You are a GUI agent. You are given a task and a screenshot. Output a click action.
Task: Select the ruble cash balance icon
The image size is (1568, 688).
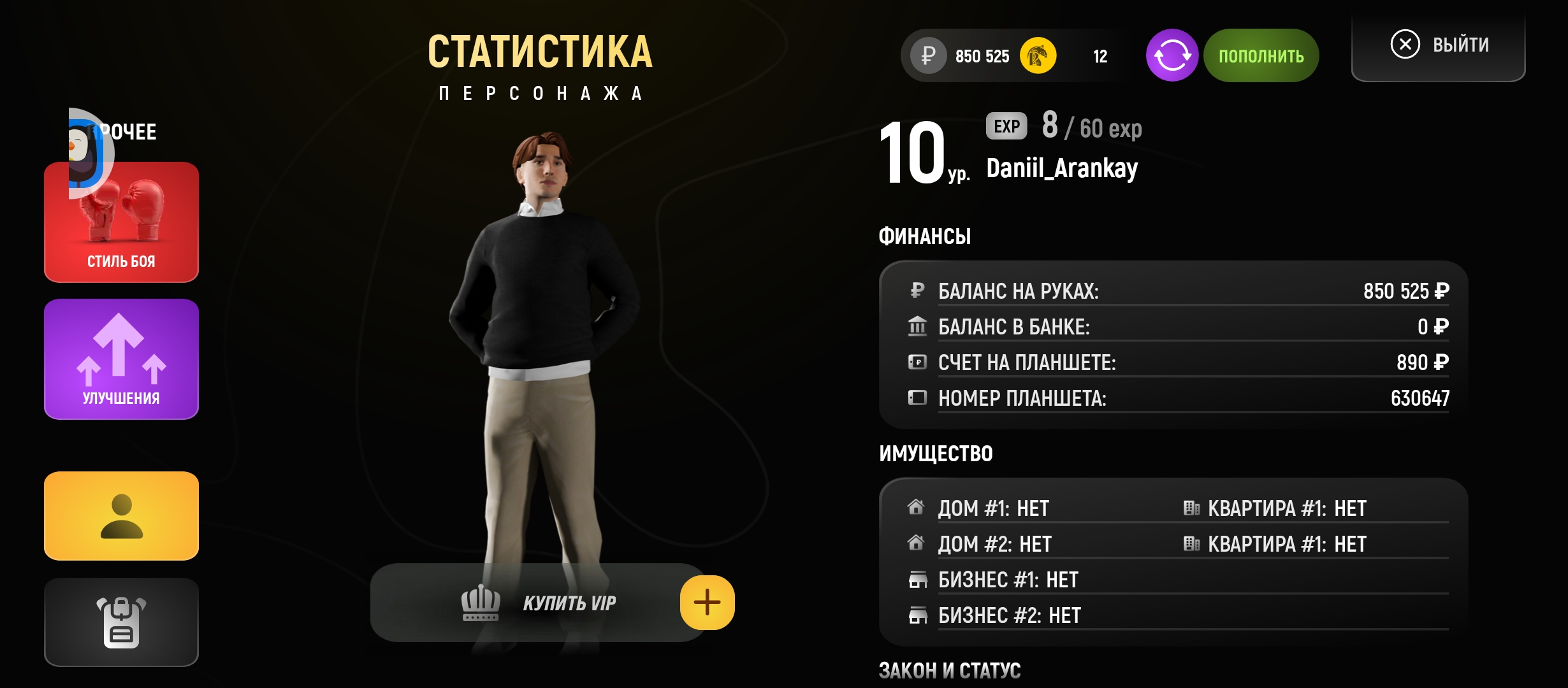928,56
